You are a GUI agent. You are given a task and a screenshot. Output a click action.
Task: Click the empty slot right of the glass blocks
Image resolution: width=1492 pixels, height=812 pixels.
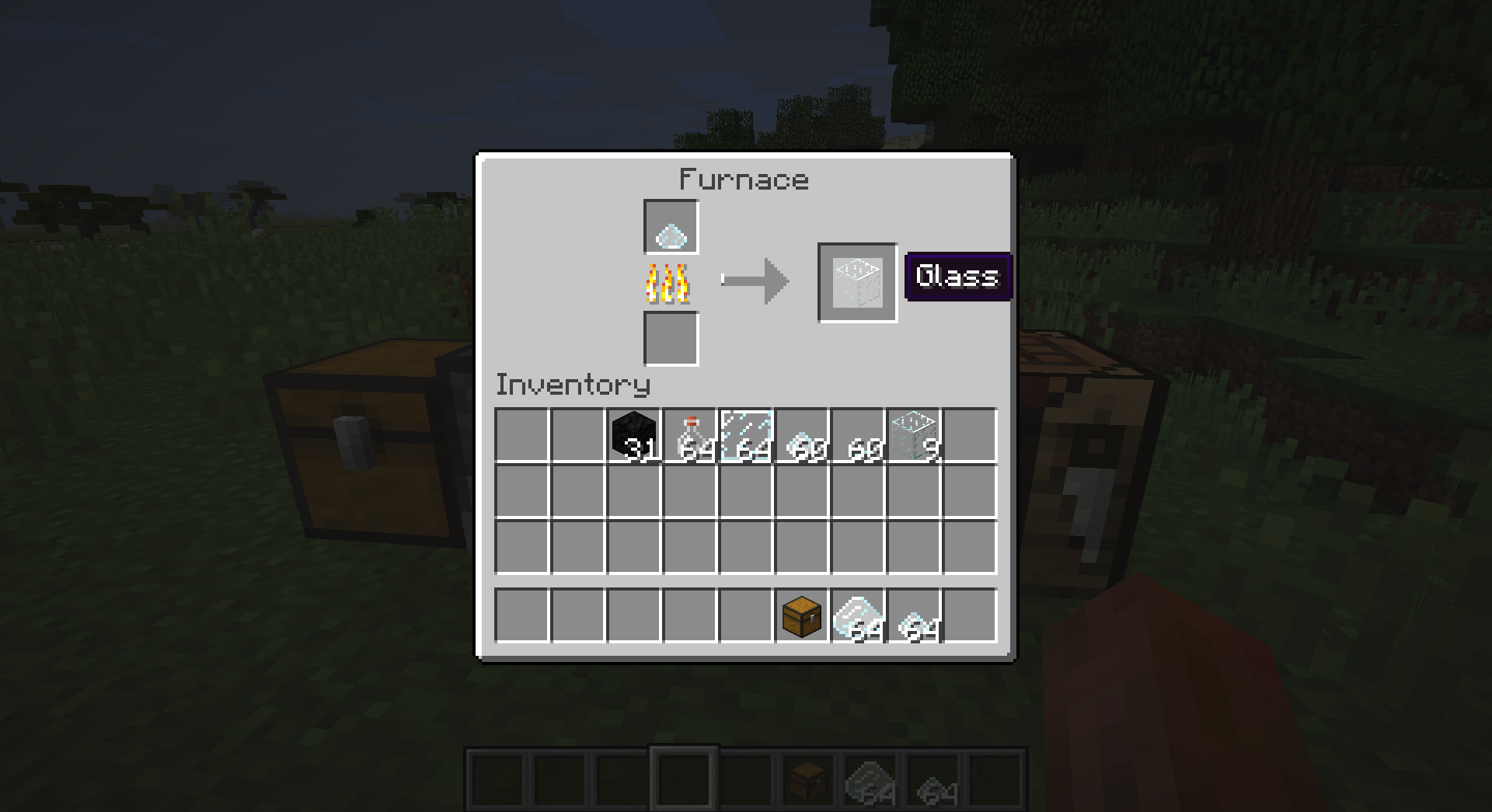[x=969, y=435]
